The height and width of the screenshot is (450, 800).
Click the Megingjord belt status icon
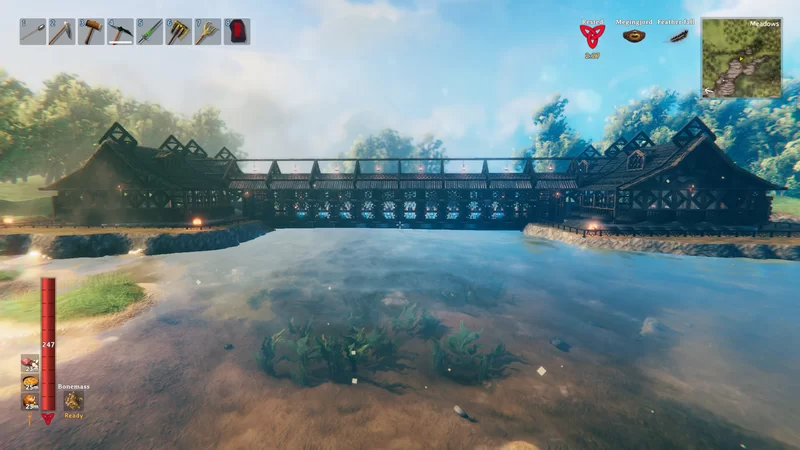click(x=633, y=36)
